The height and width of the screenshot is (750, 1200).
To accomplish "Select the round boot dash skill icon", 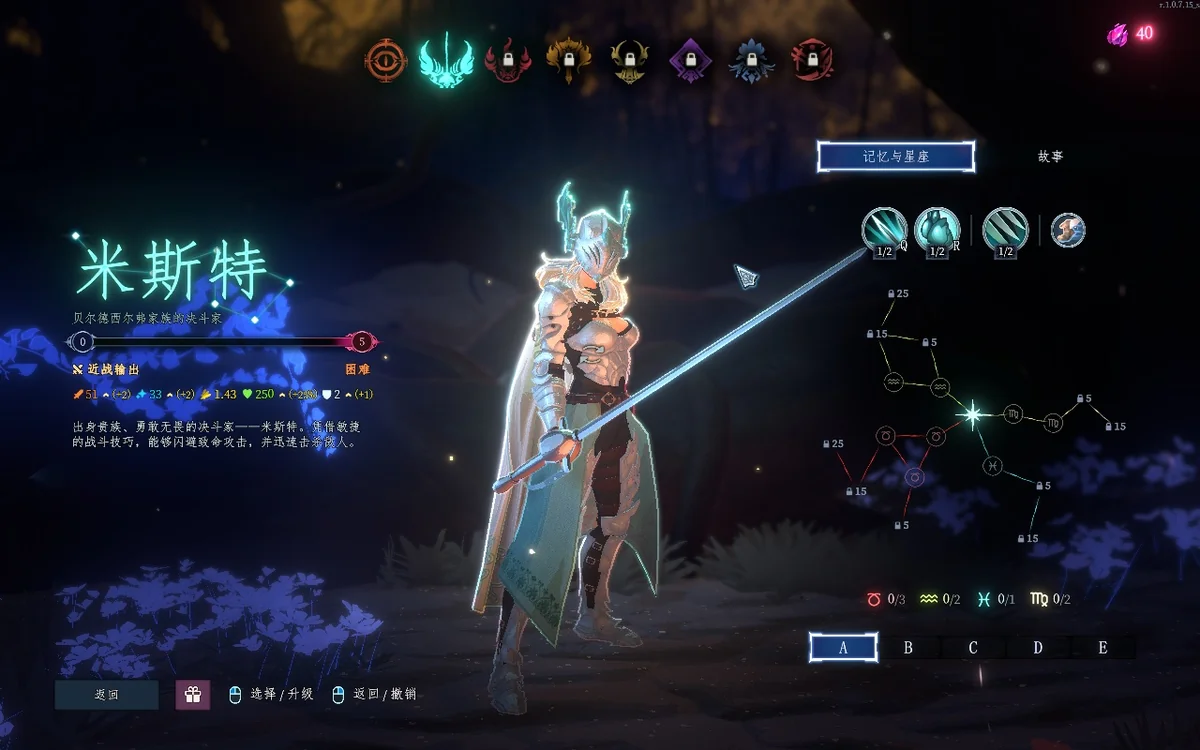I will pos(1068,230).
